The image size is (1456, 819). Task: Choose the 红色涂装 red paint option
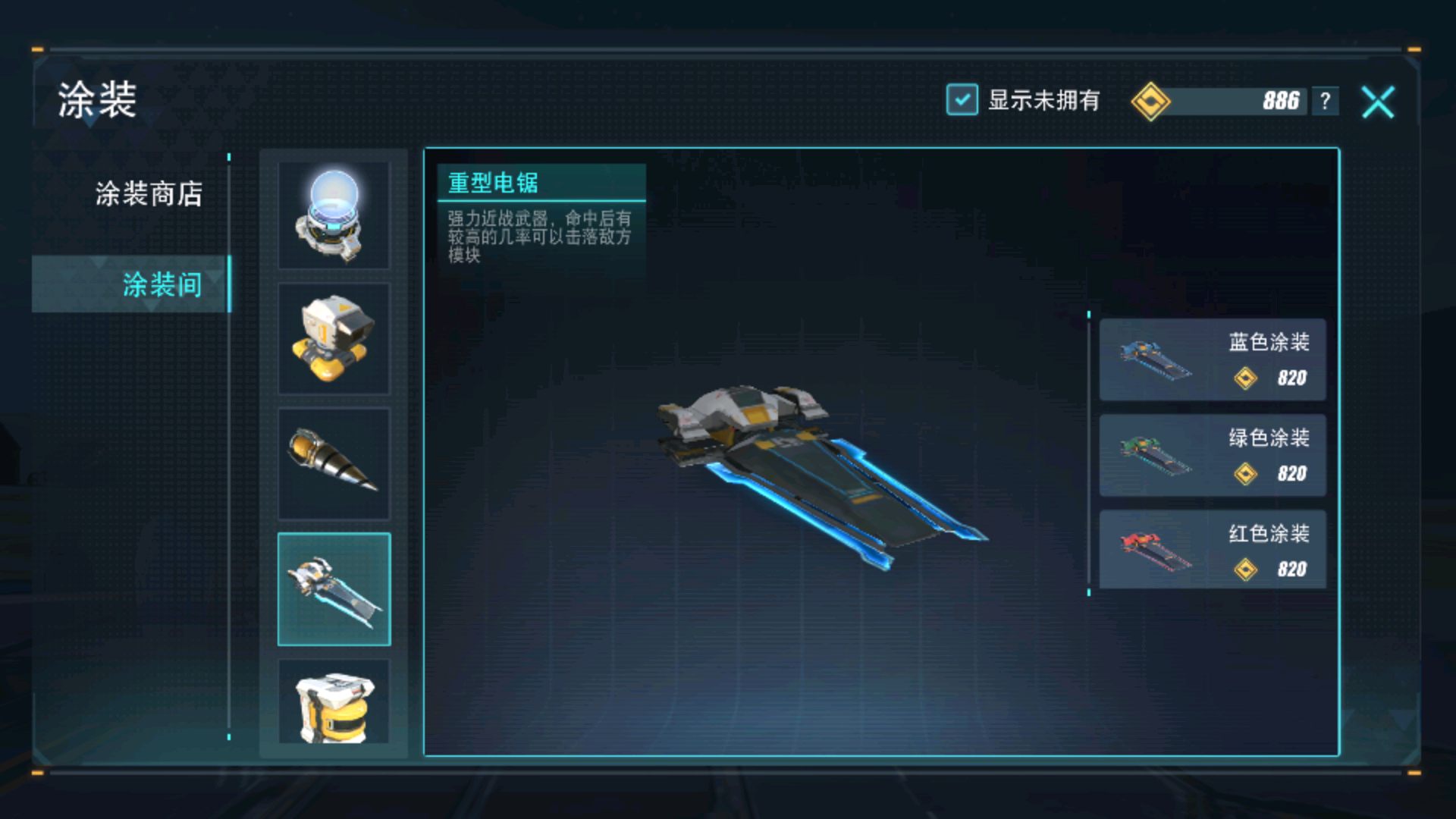1212,551
